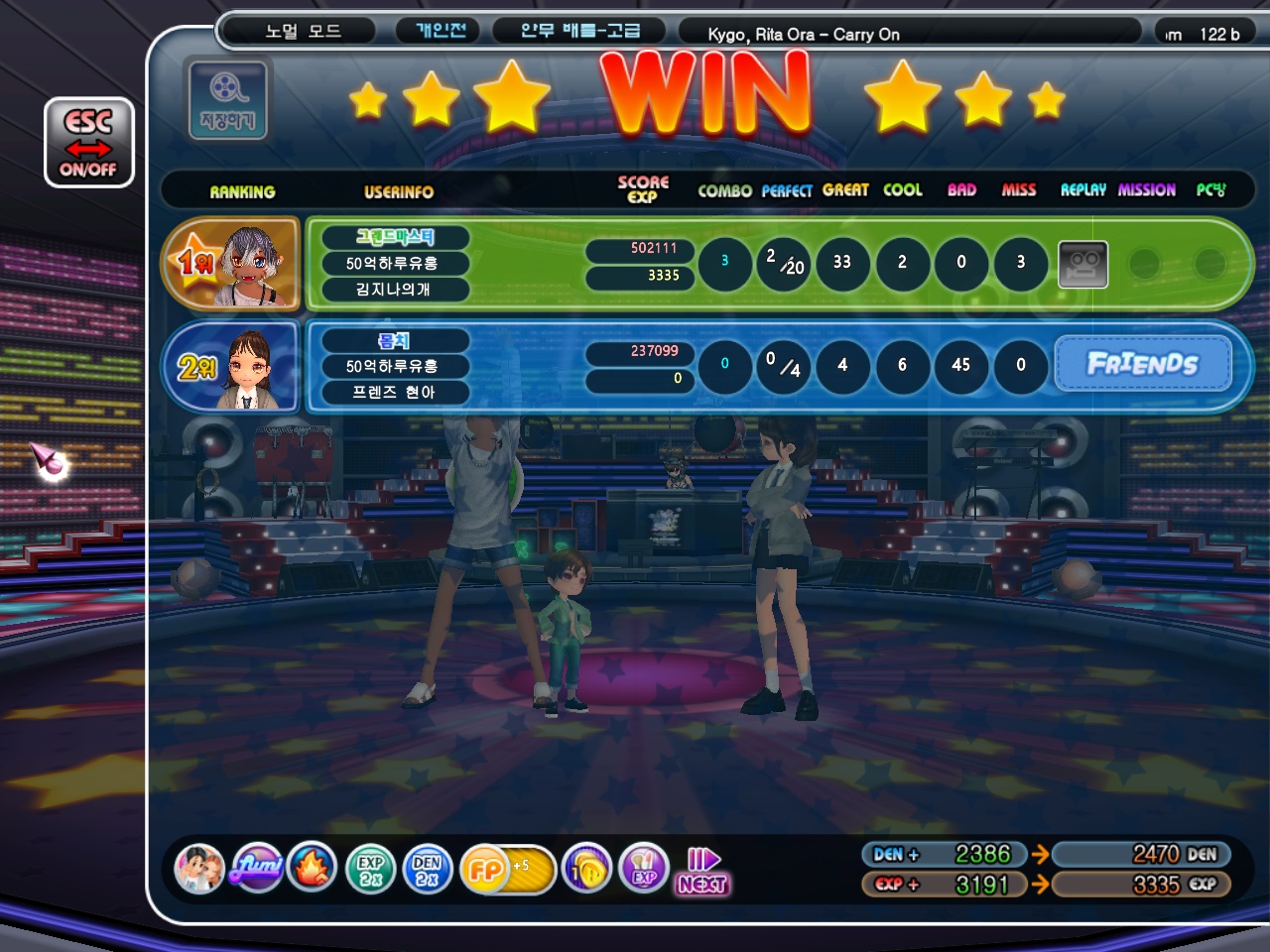Click the purple makeup EXP icon
This screenshot has height=952, width=1270.
coord(644,870)
